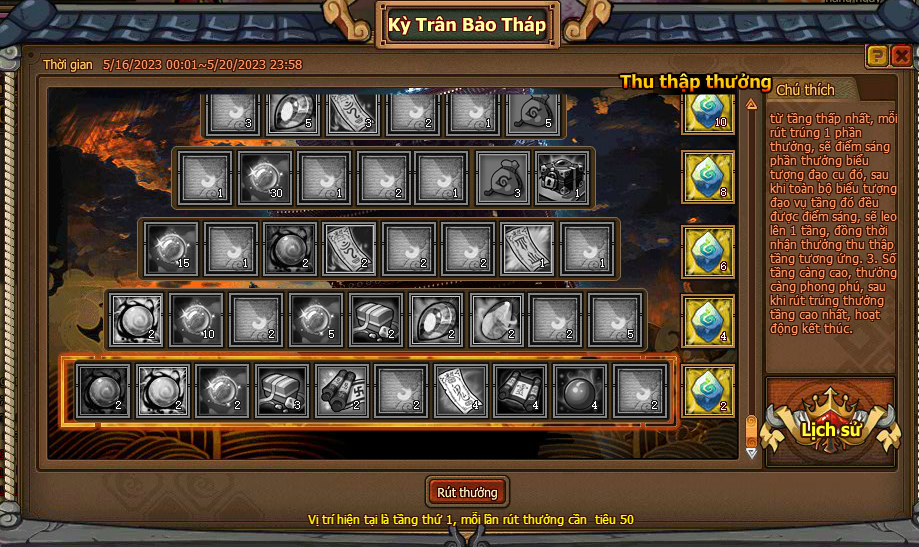Choose the sparkling orb slot with 30
This screenshot has width=919, height=547.
pyautogui.click(x=265, y=178)
